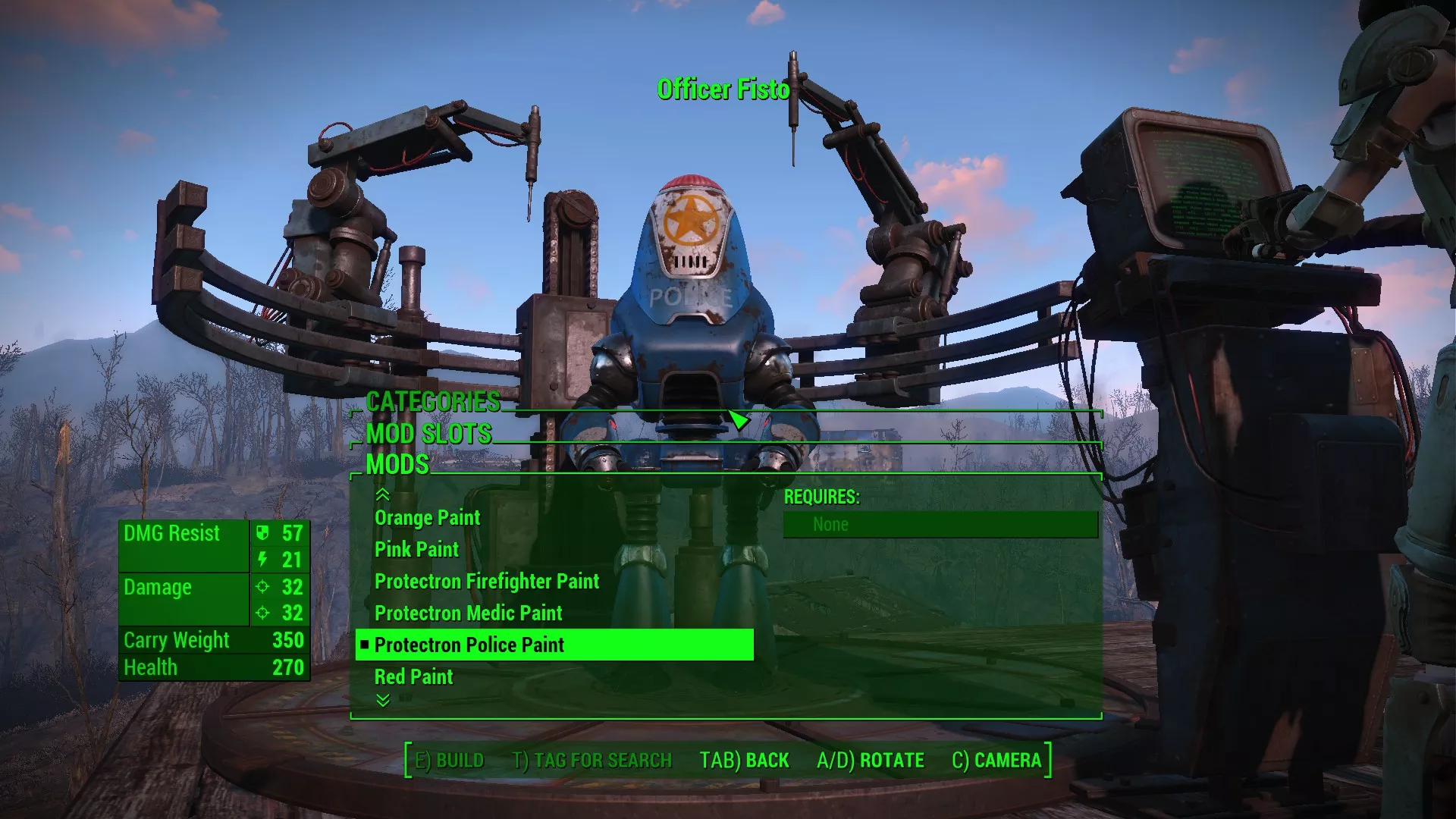Choose Pink Paint from the mods list
Image resolution: width=1456 pixels, height=819 pixels.
[x=416, y=550]
